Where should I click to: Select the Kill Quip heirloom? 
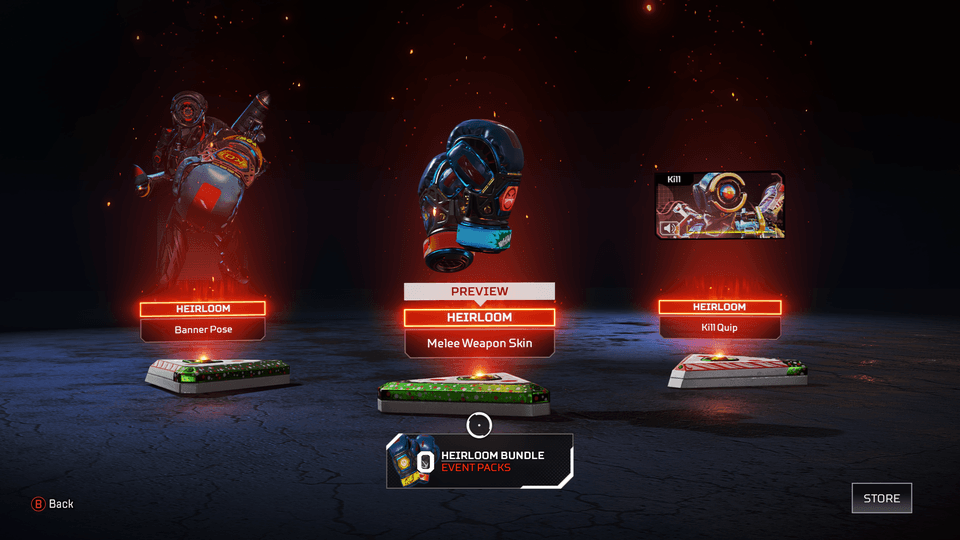pos(719,327)
